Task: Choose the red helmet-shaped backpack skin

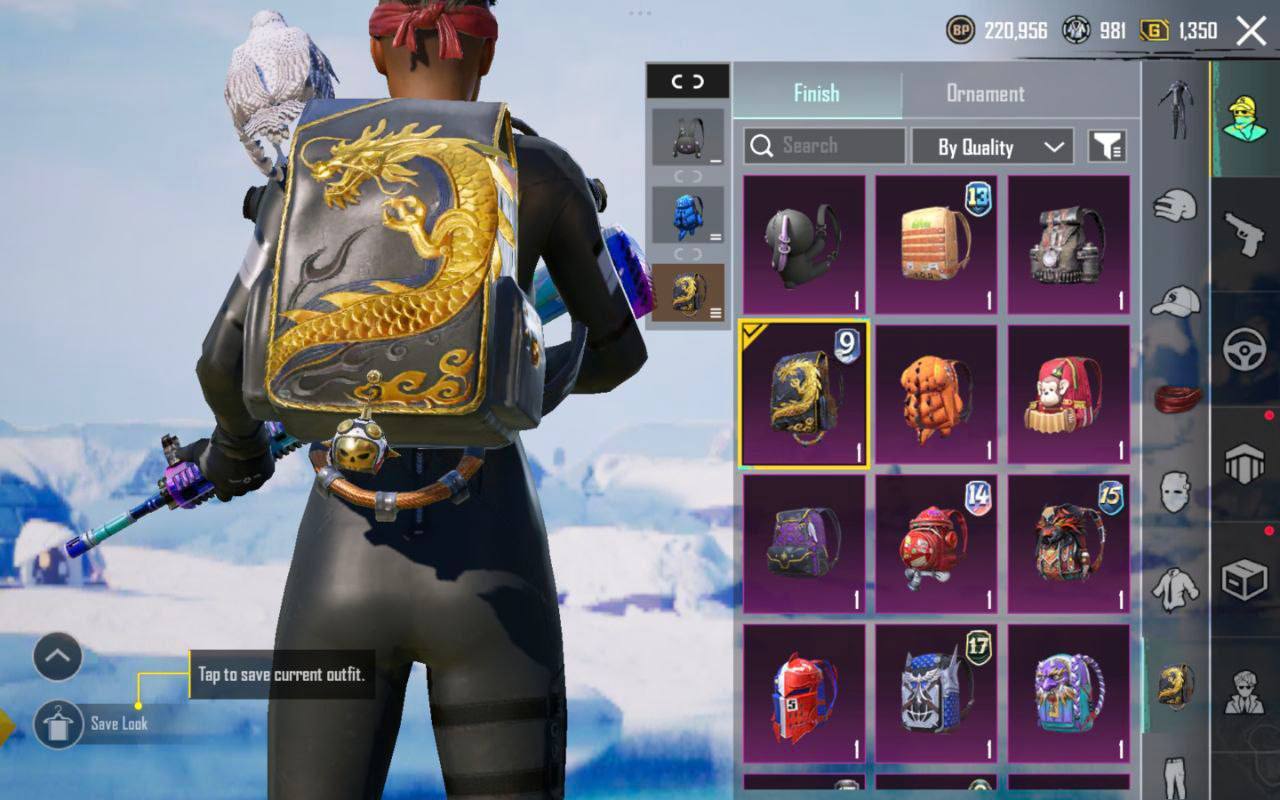Action: [x=804, y=693]
